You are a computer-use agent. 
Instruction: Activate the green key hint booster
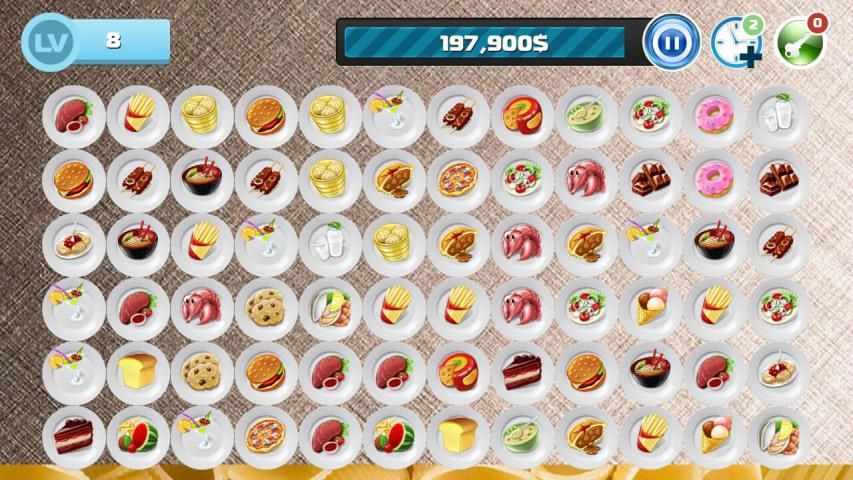[x=799, y=42]
